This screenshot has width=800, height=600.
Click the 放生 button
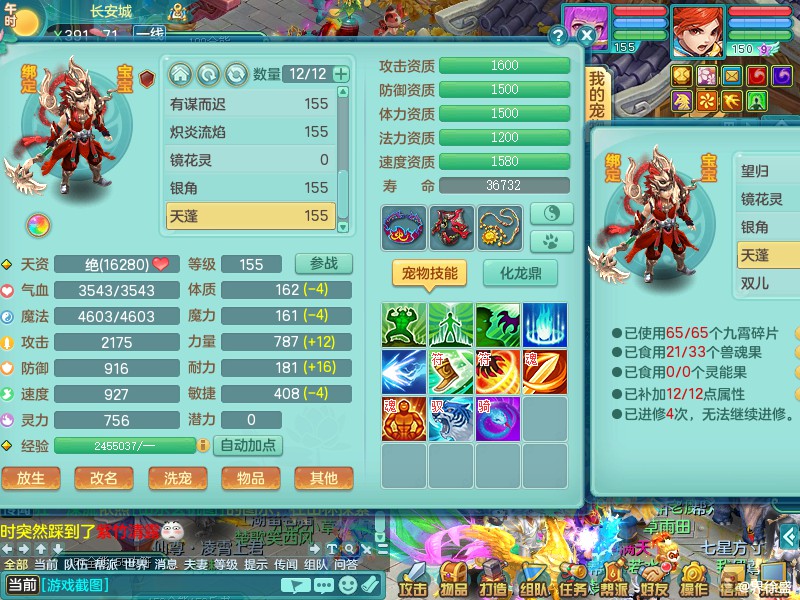pyautogui.click(x=31, y=478)
